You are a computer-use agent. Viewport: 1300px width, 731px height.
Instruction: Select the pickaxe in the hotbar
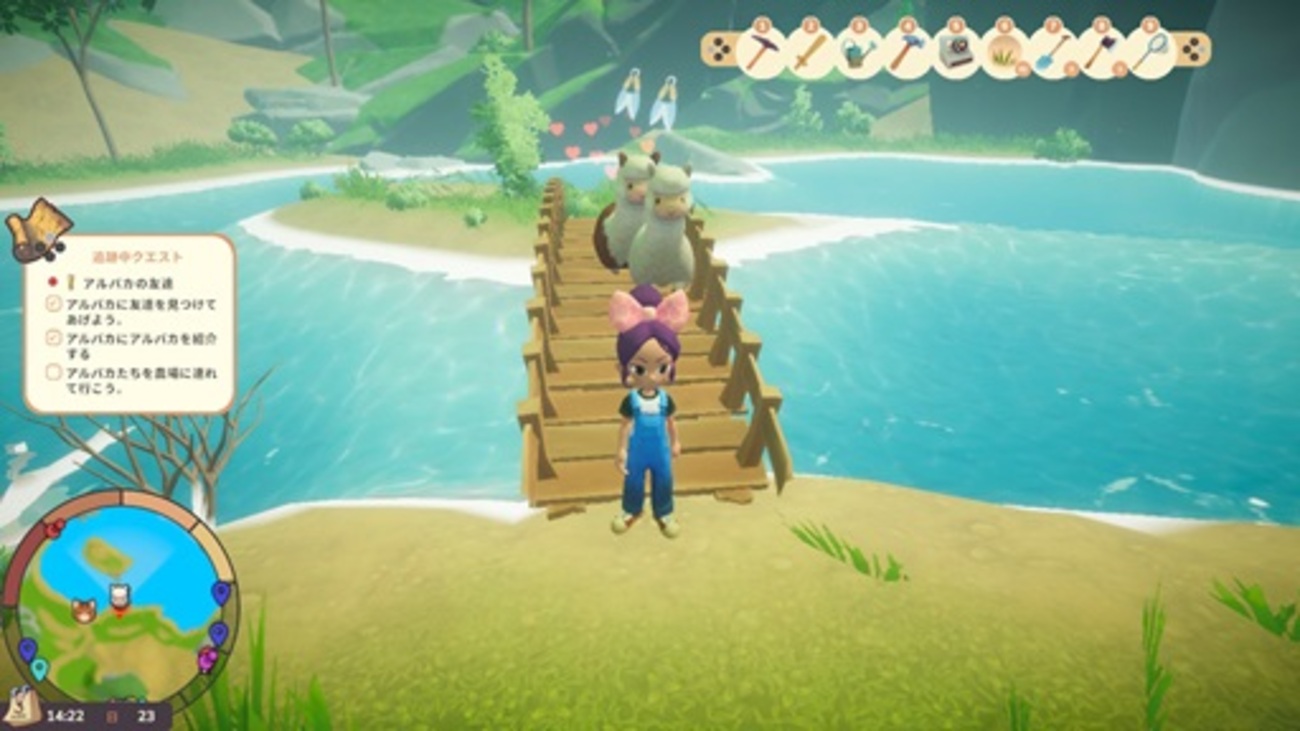click(x=761, y=51)
